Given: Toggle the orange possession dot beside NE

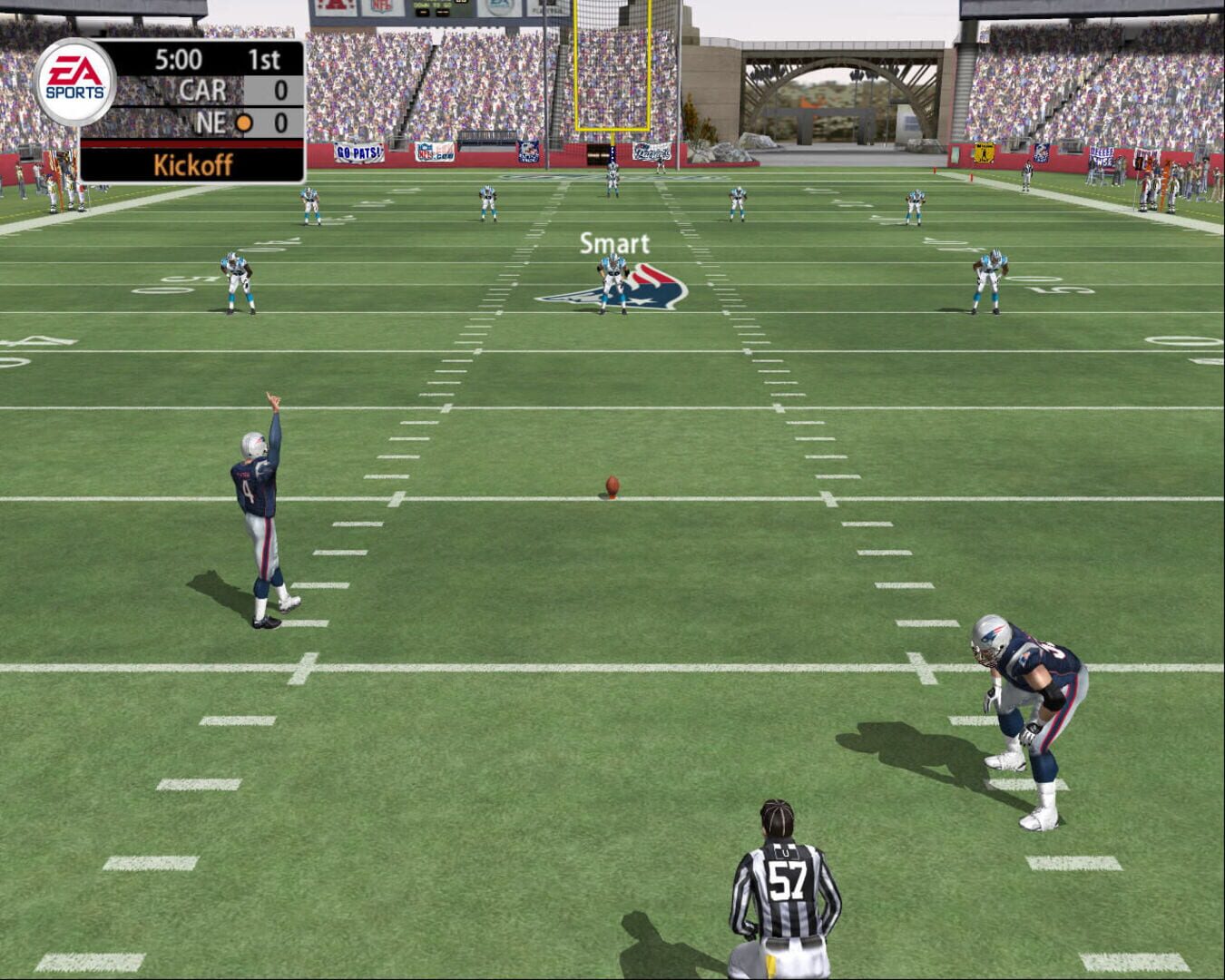Looking at the screenshot, I should pyautogui.click(x=243, y=121).
